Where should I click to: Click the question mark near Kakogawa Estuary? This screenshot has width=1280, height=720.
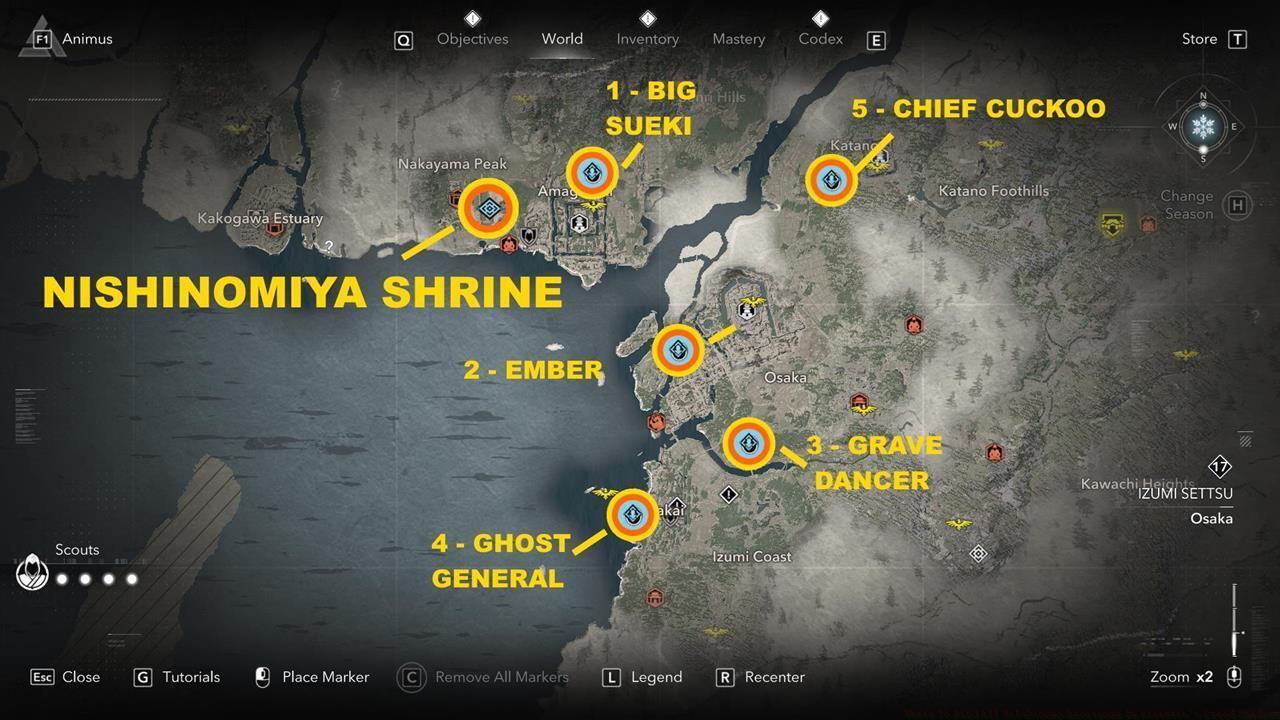328,245
